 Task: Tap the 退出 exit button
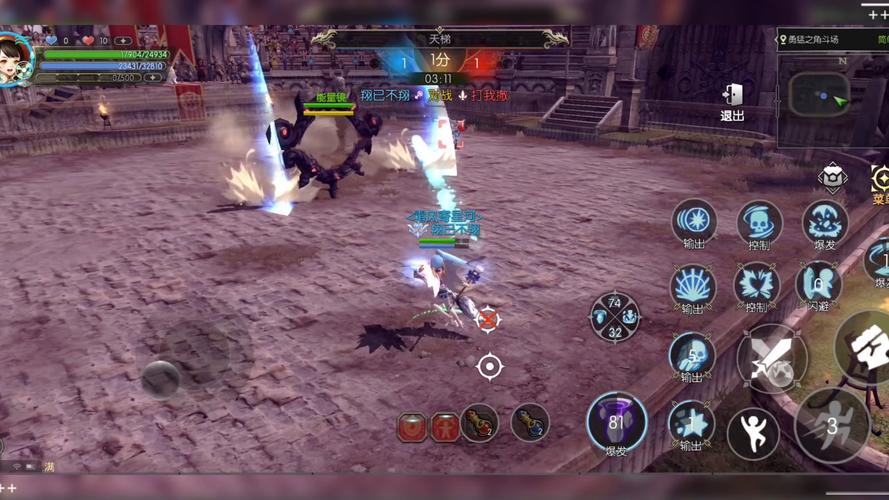733,98
